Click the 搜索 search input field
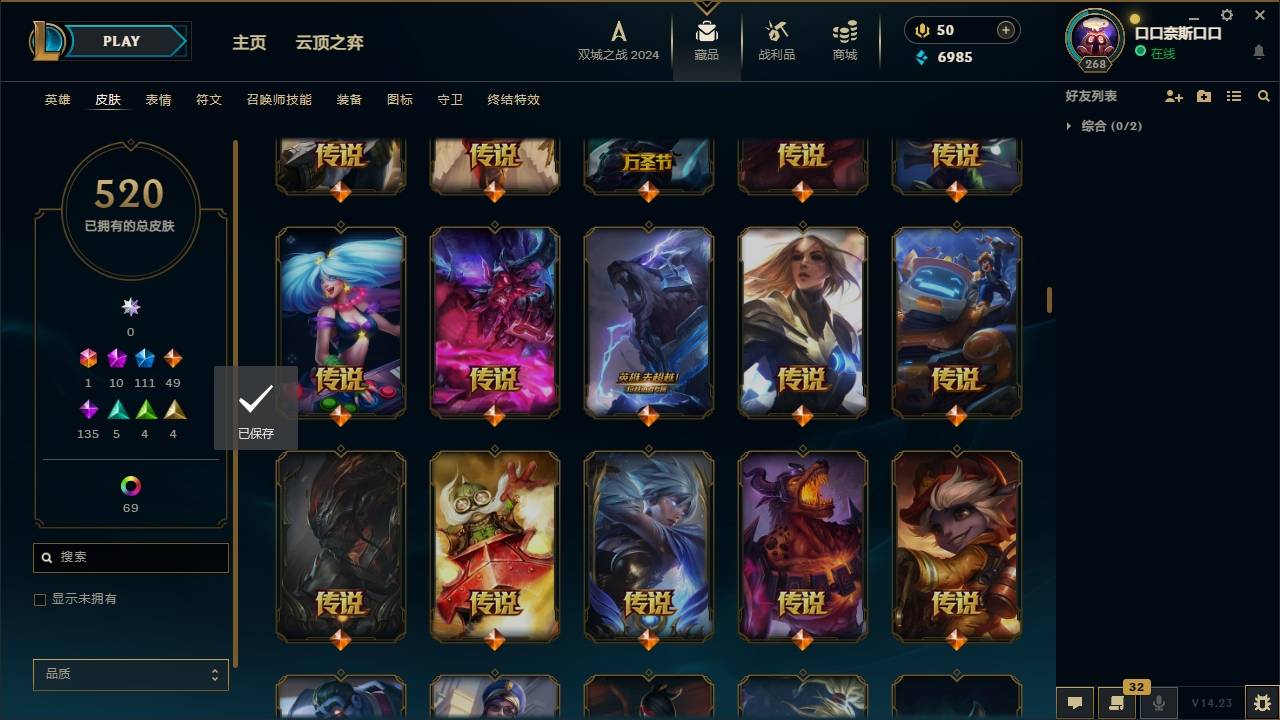 coord(130,557)
